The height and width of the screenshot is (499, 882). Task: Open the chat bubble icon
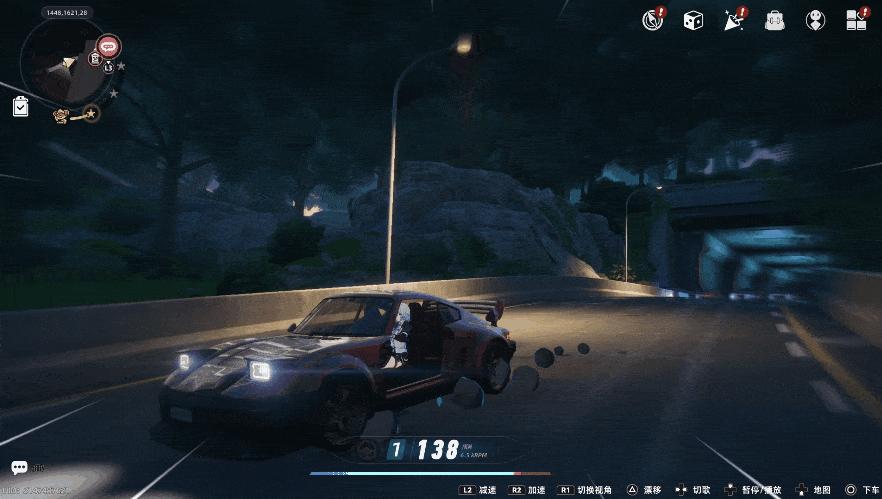tap(19, 467)
